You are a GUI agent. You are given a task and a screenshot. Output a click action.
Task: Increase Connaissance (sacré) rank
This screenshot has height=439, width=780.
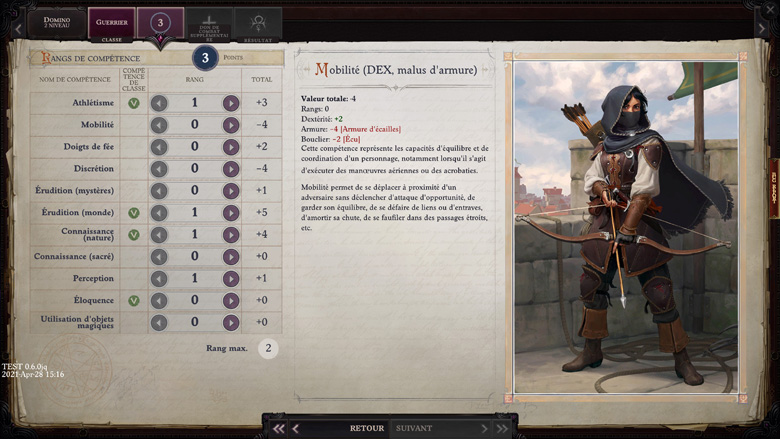tap(231, 257)
